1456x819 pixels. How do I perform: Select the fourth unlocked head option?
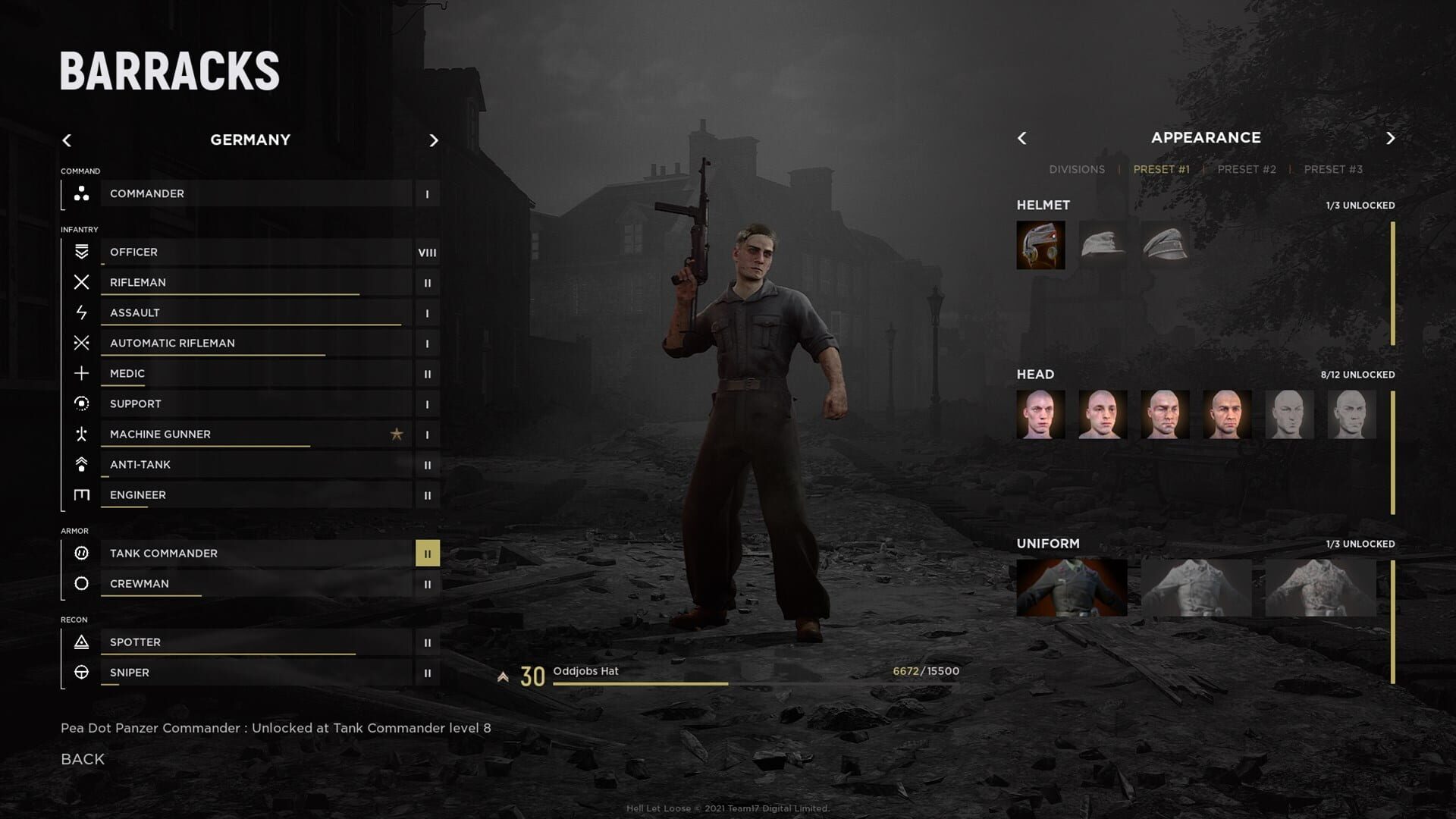pos(1228,415)
